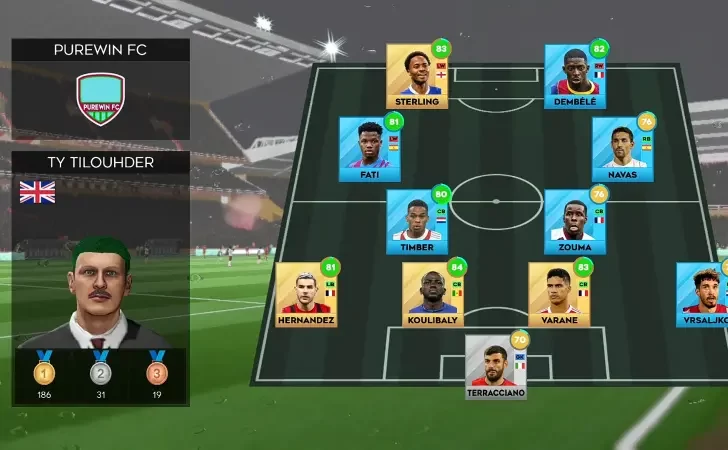Pick the Koulibaly player card
The image size is (728, 450).
(433, 294)
